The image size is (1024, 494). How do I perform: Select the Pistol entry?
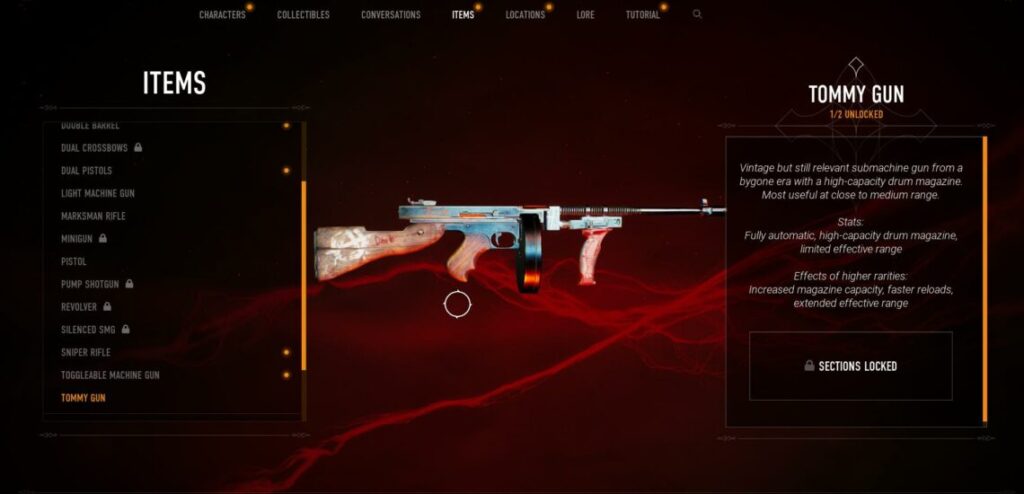click(x=74, y=261)
